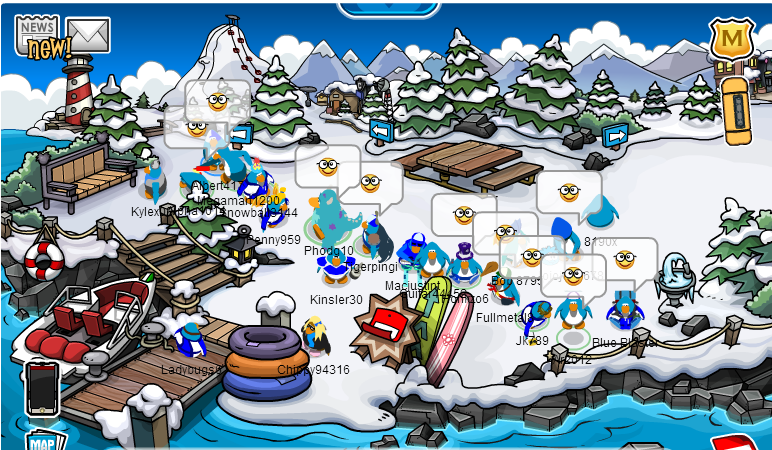
Task: Click the blue tab at top center
Action: [388, 8]
